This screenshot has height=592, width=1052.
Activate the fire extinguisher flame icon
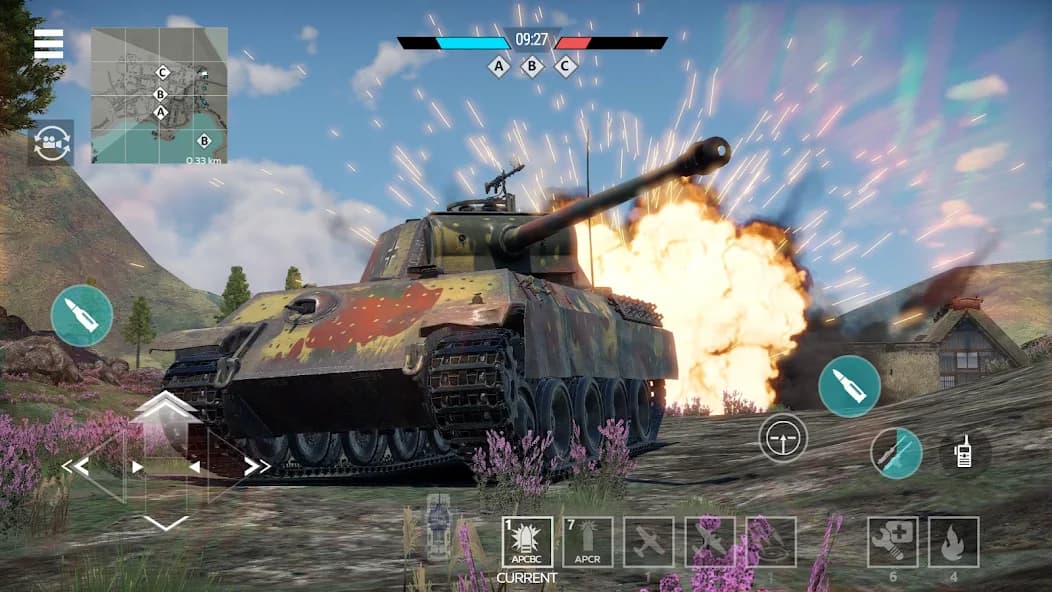(953, 542)
